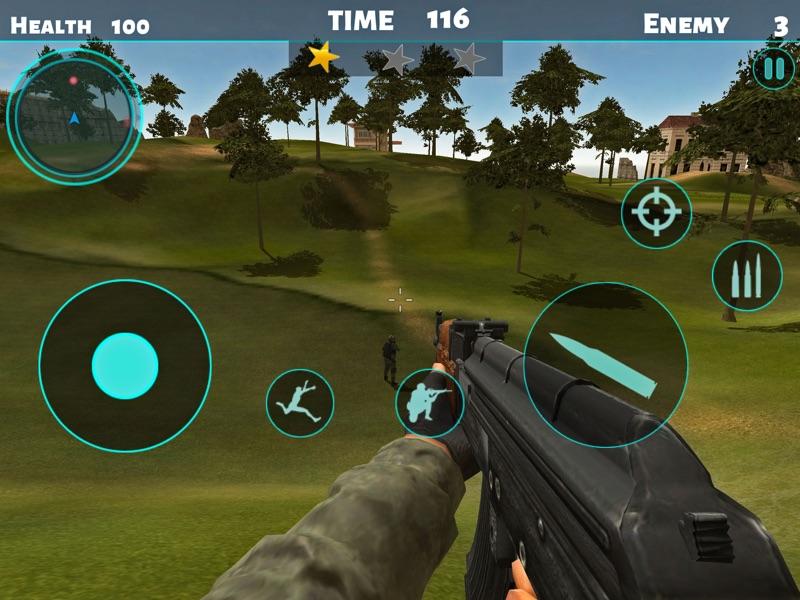This screenshot has width=800, height=600.
Task: Tap the kneeling soldier crouch button
Action: (430, 402)
